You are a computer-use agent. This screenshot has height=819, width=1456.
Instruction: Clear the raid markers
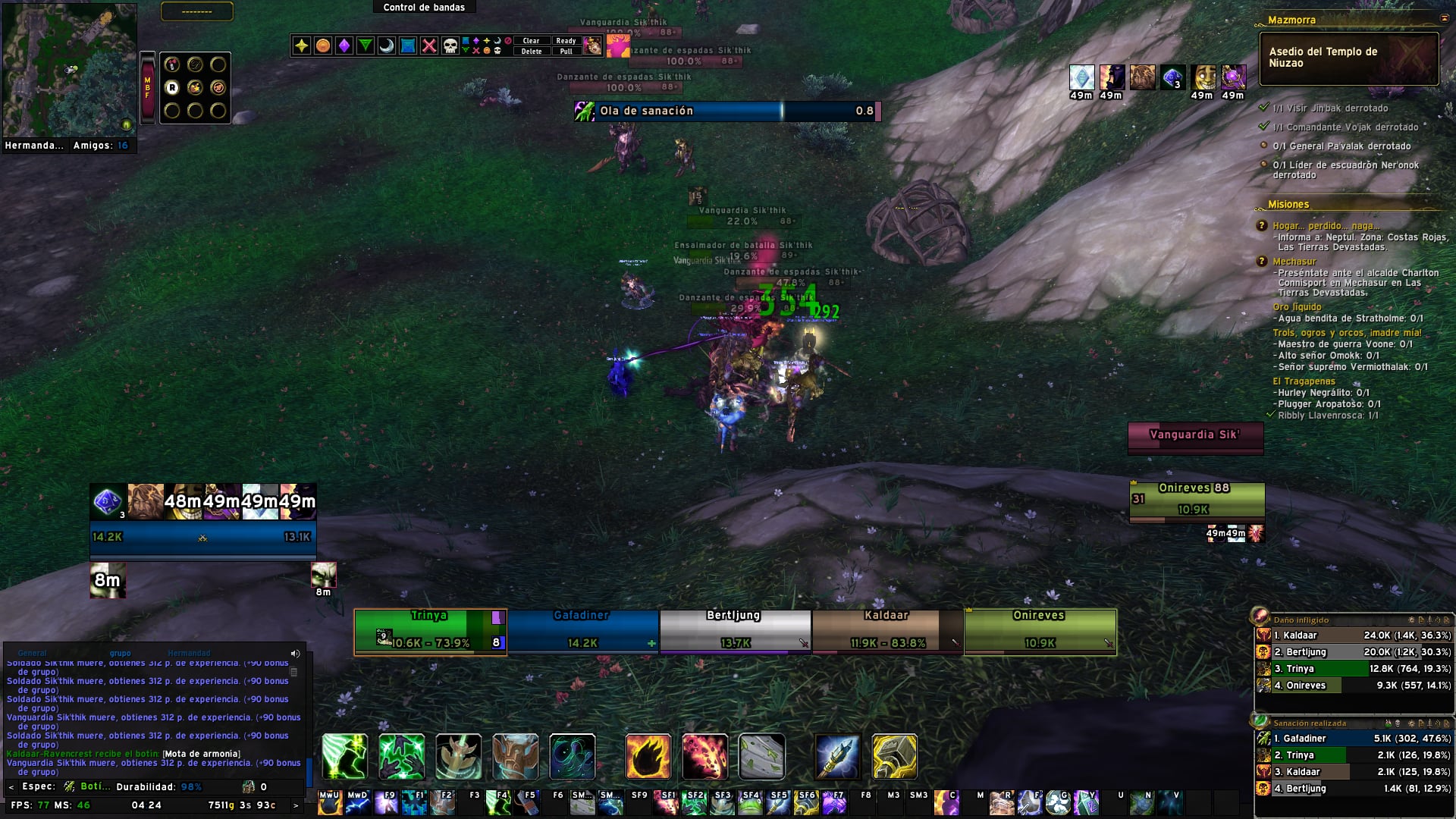pos(531,41)
